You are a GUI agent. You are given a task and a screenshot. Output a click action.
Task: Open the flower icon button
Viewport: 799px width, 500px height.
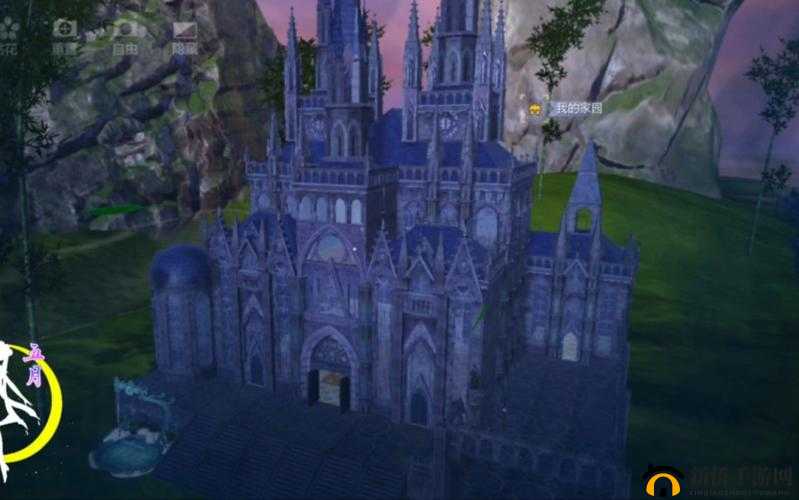point(9,31)
